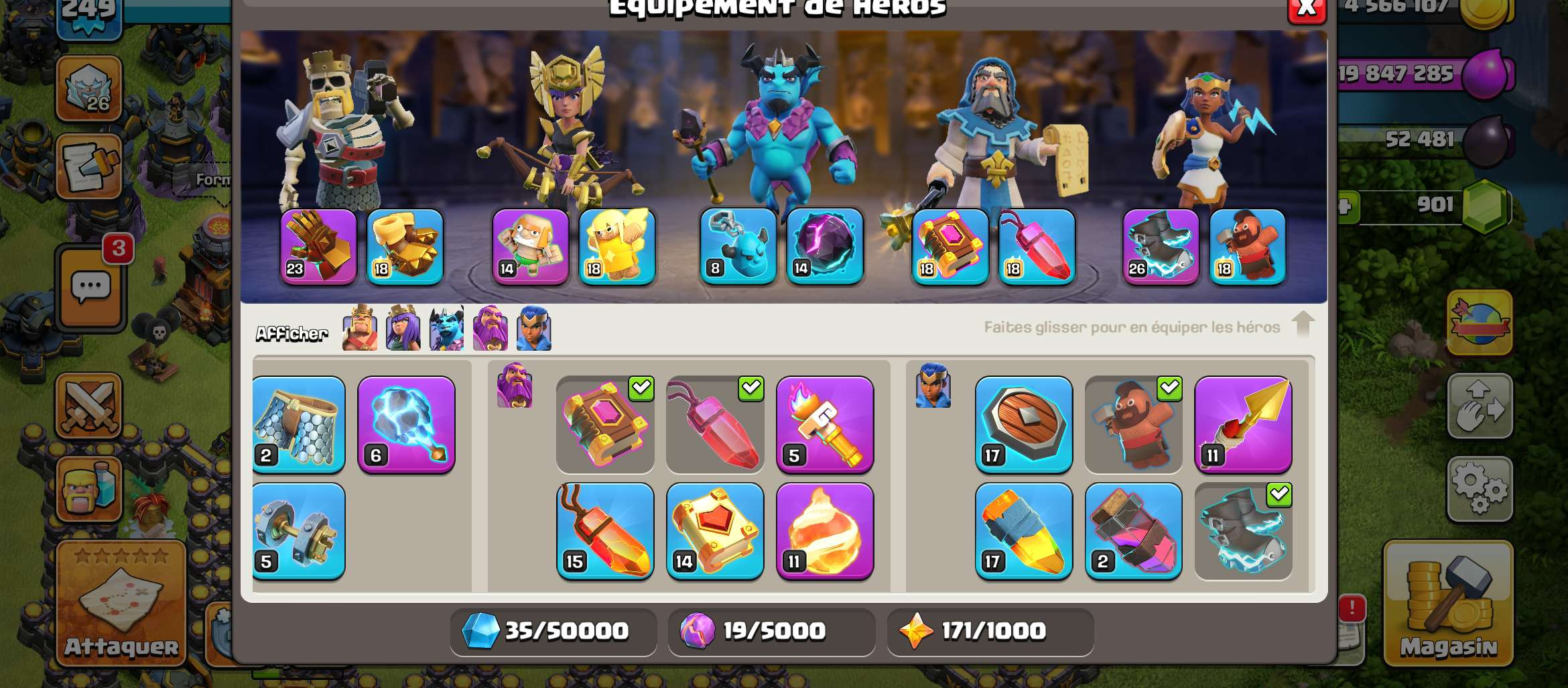
Task: Collapse the inventory with the large up arrow
Action: click(1303, 324)
